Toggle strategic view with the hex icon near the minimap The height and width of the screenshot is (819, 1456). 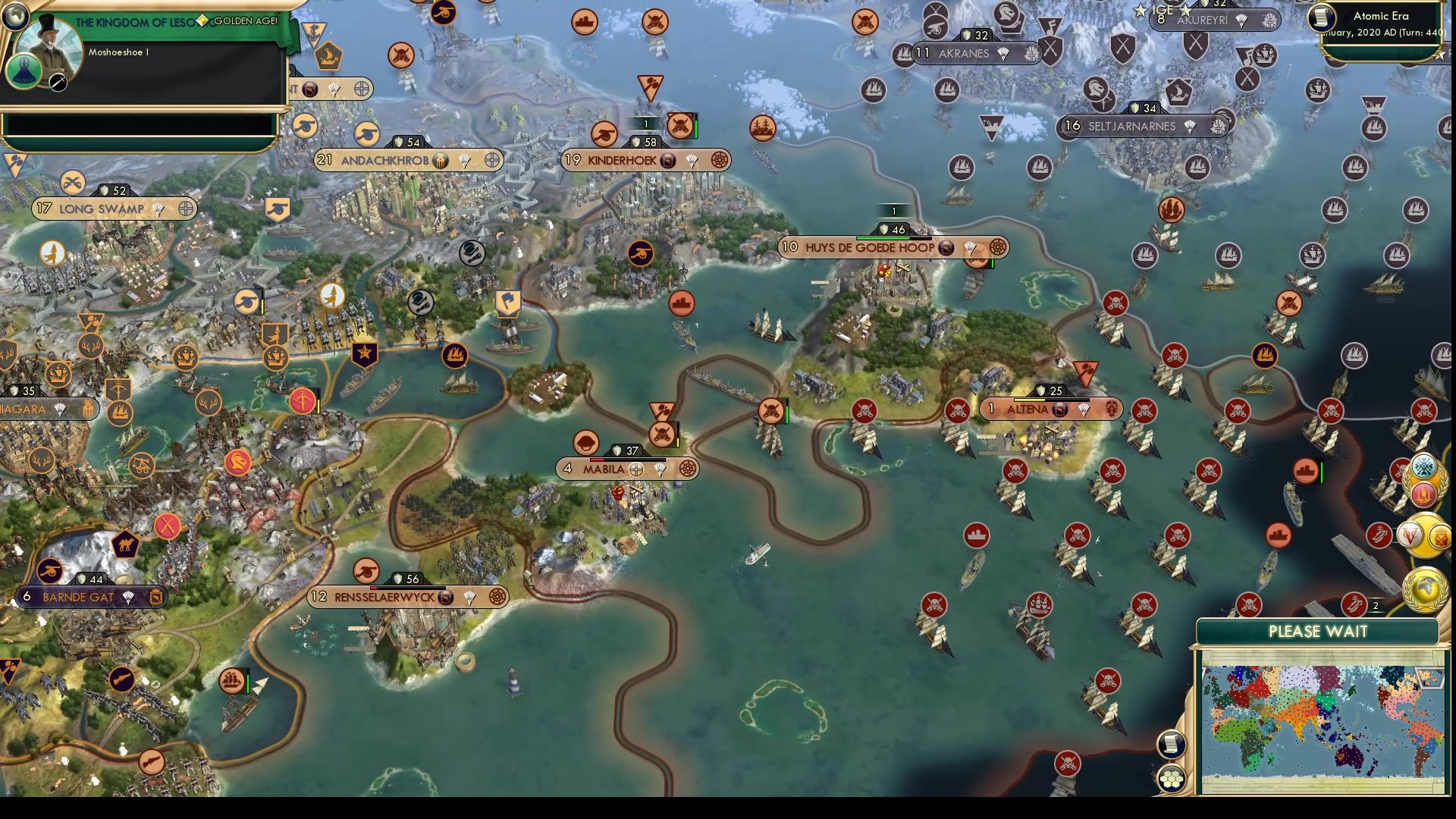(1172, 780)
